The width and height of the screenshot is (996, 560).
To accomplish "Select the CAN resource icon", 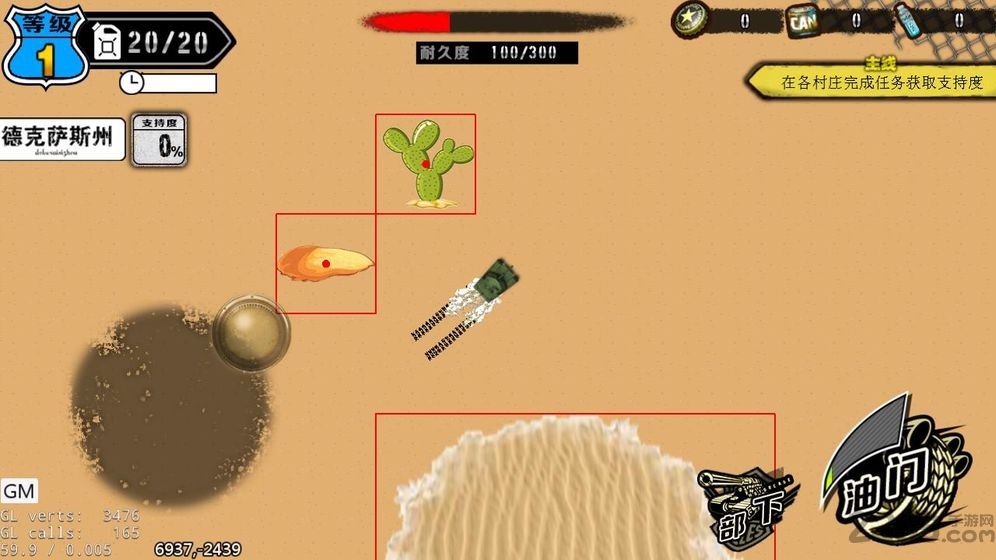I will click(802, 20).
